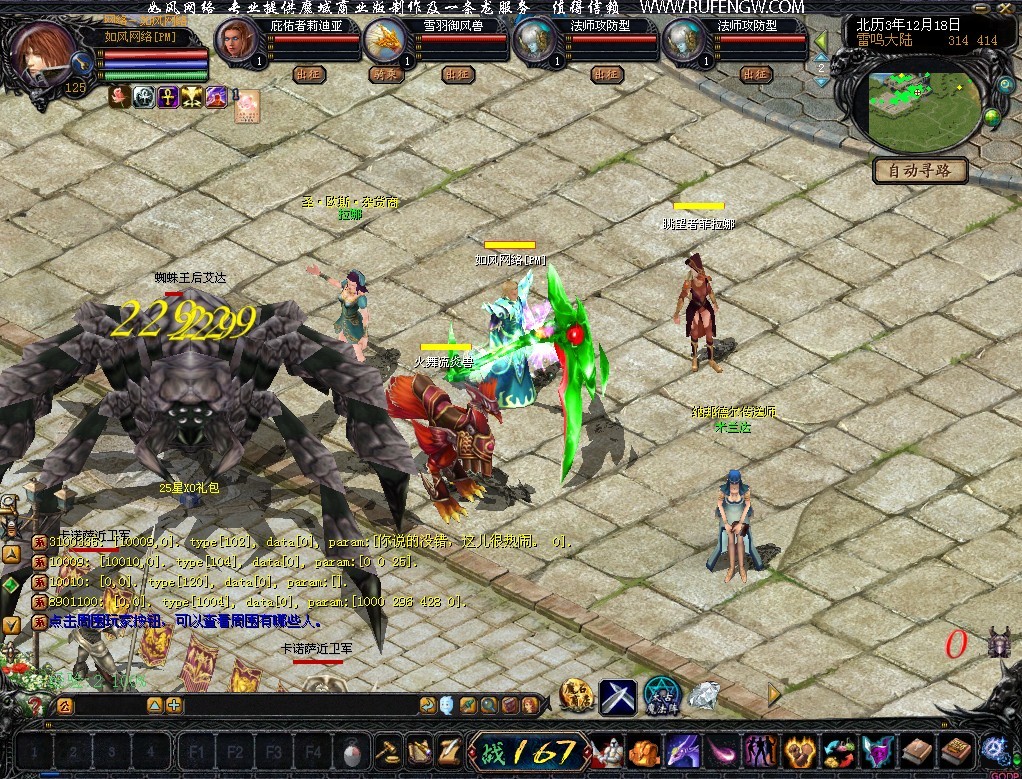Select the 雪羽御风兽 mount portrait
1022x779 pixels.
coord(385,41)
